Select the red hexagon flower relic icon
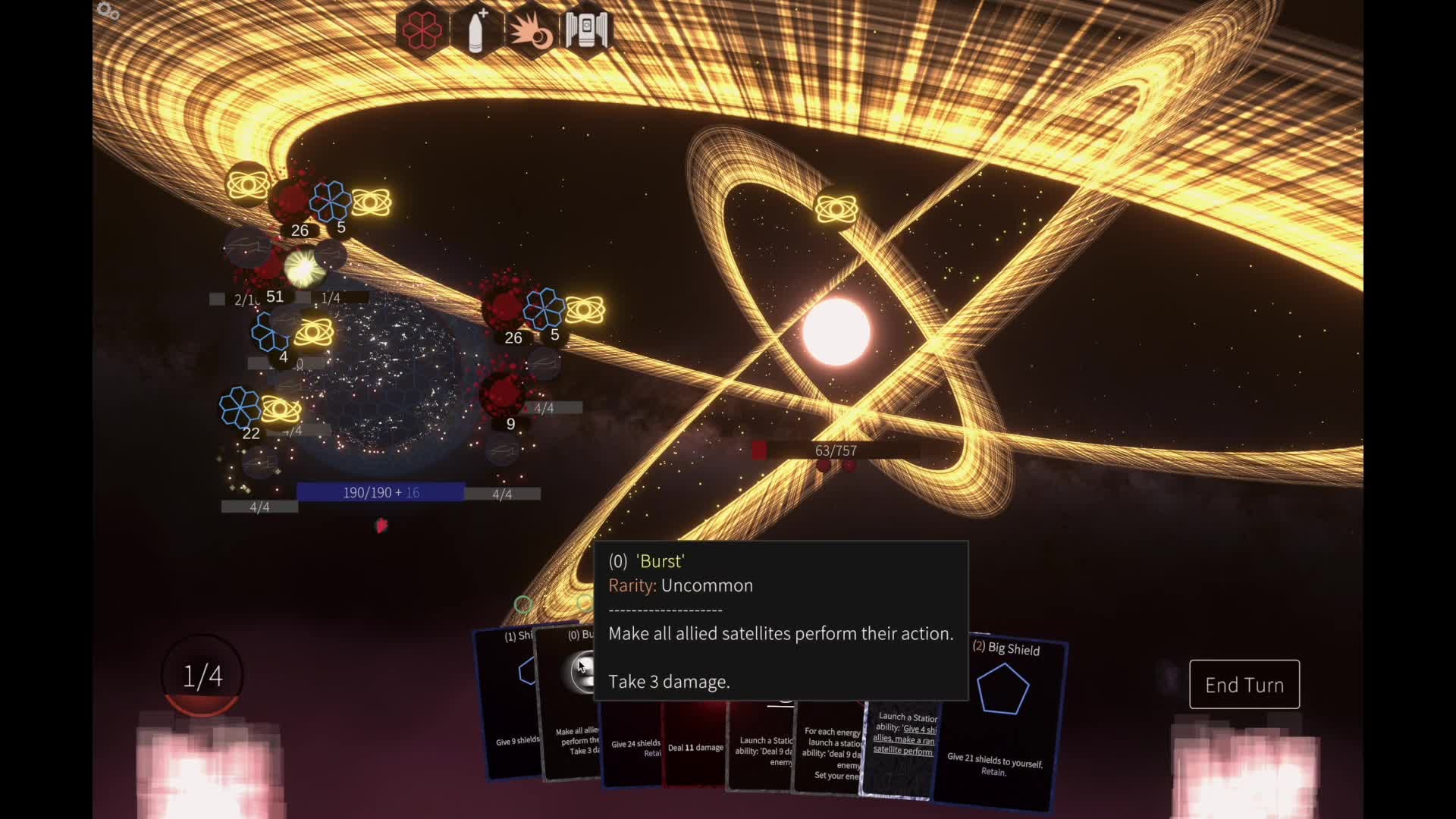 [422, 30]
